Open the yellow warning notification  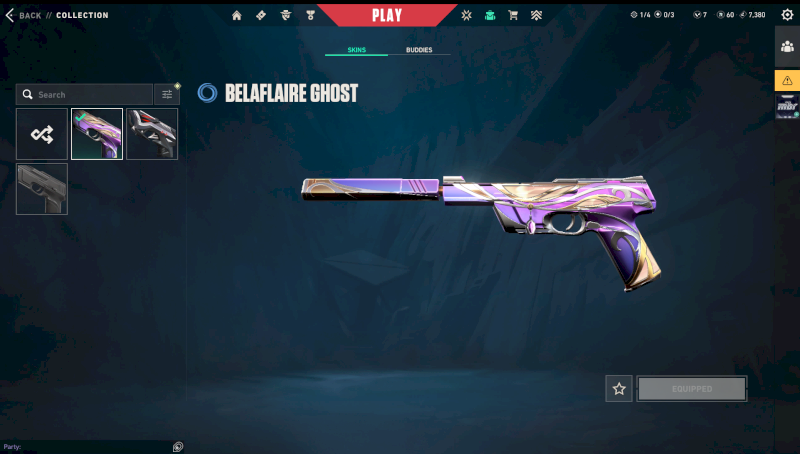787,80
